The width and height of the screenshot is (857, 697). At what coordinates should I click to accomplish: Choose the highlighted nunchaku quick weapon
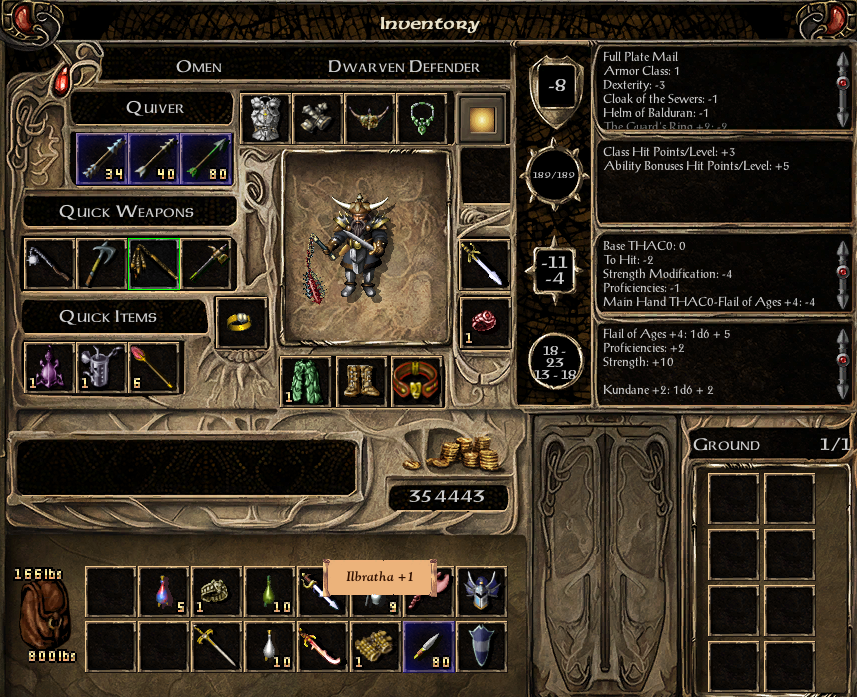154,263
